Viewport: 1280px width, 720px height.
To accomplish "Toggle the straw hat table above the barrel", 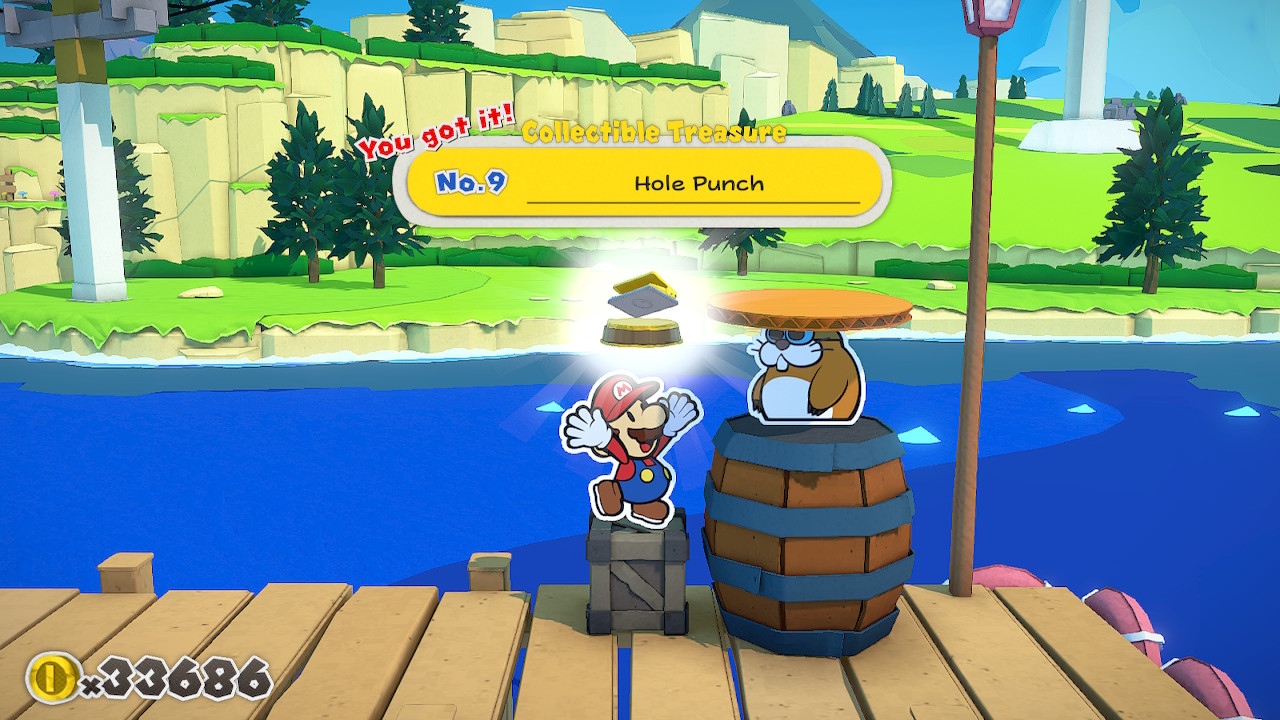I will (810, 305).
